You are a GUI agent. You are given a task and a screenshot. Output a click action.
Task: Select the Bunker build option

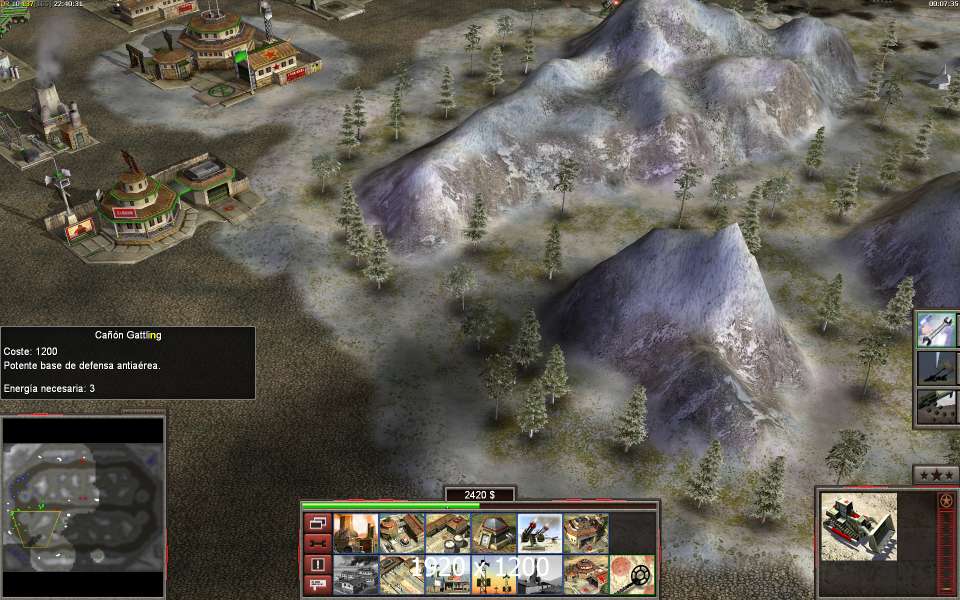(x=493, y=534)
